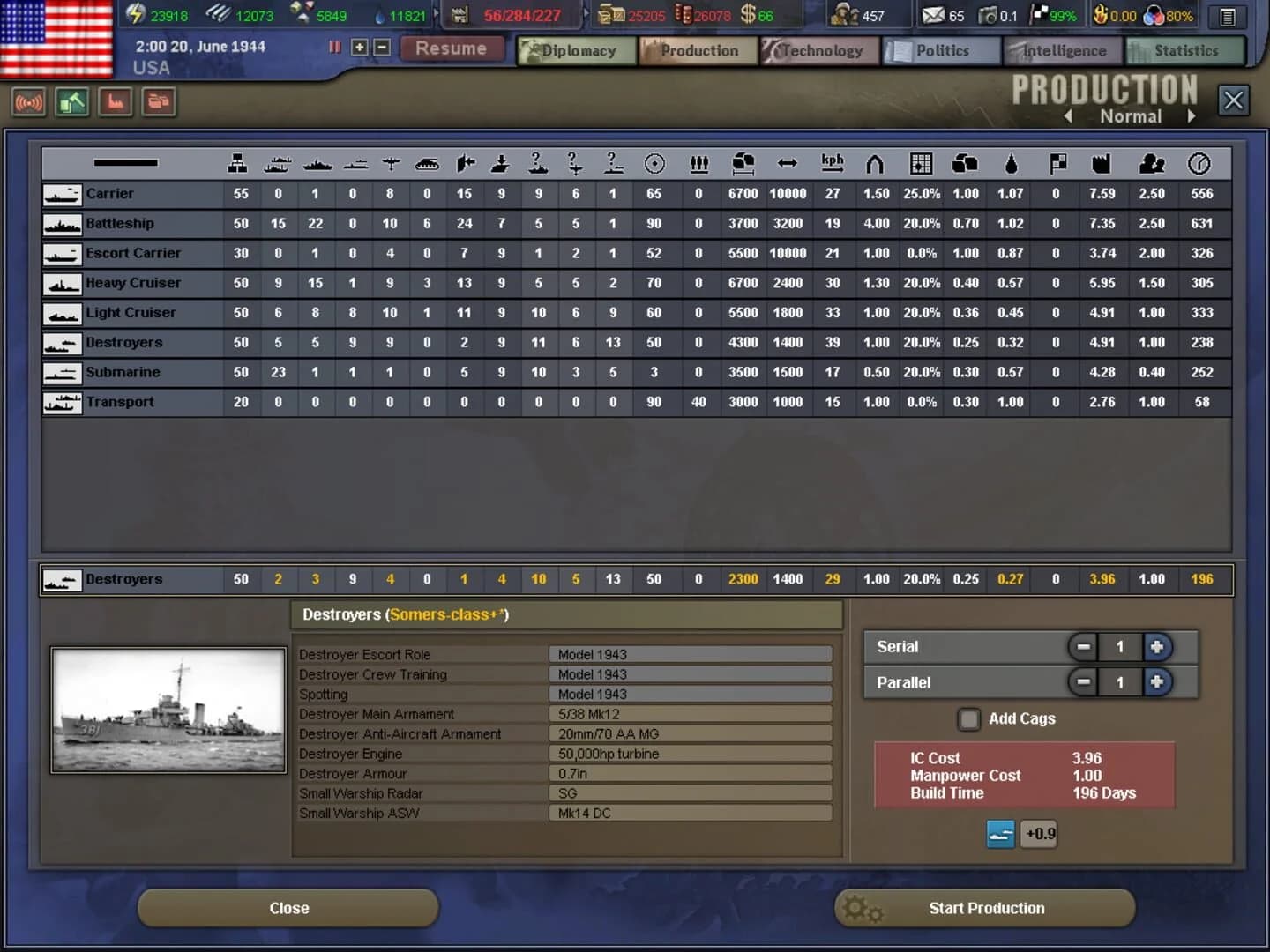The width and height of the screenshot is (1270, 952).
Task: Open the Politics tab
Action: pos(940,50)
